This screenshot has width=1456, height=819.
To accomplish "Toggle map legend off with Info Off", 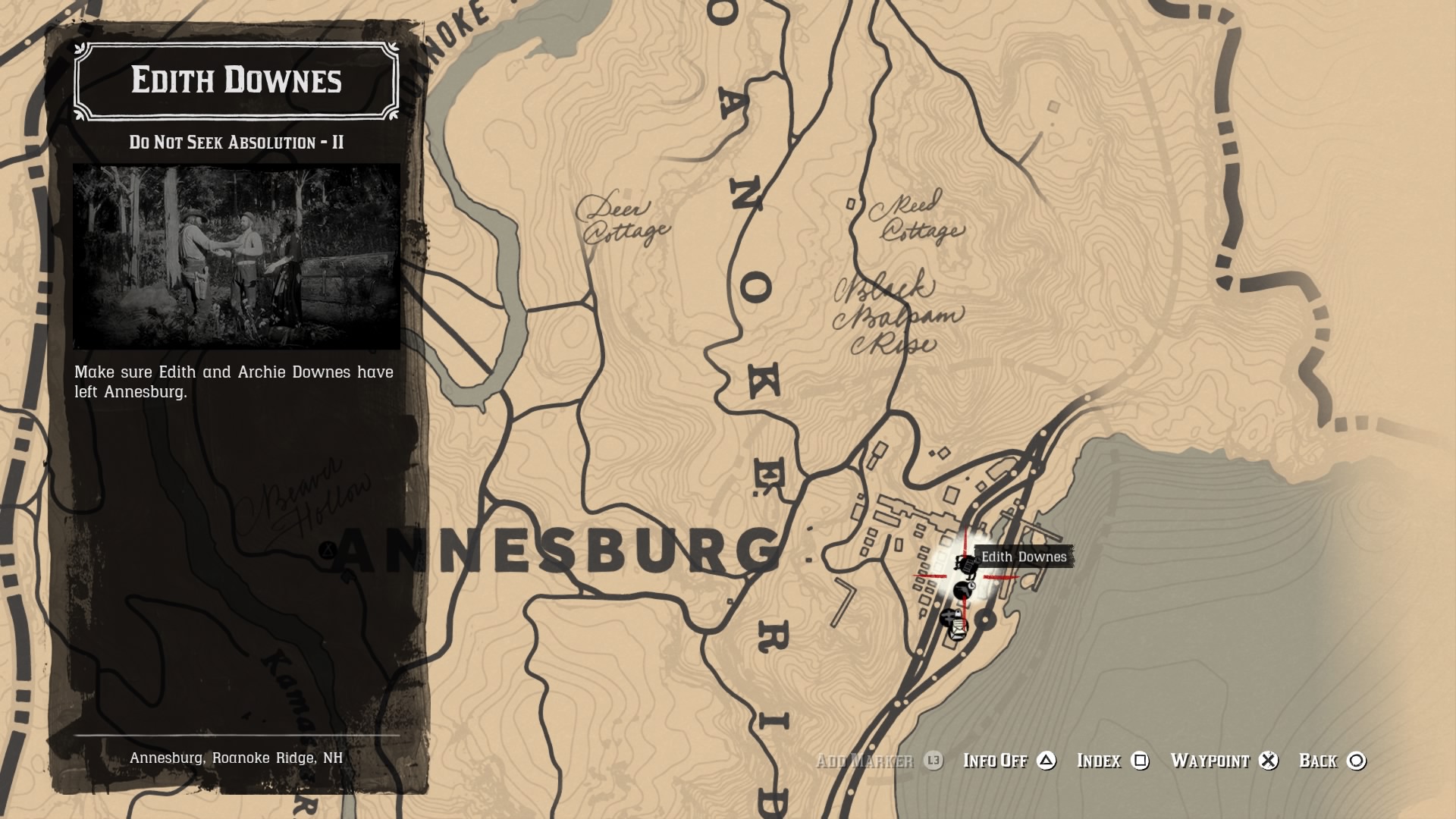I will [994, 761].
